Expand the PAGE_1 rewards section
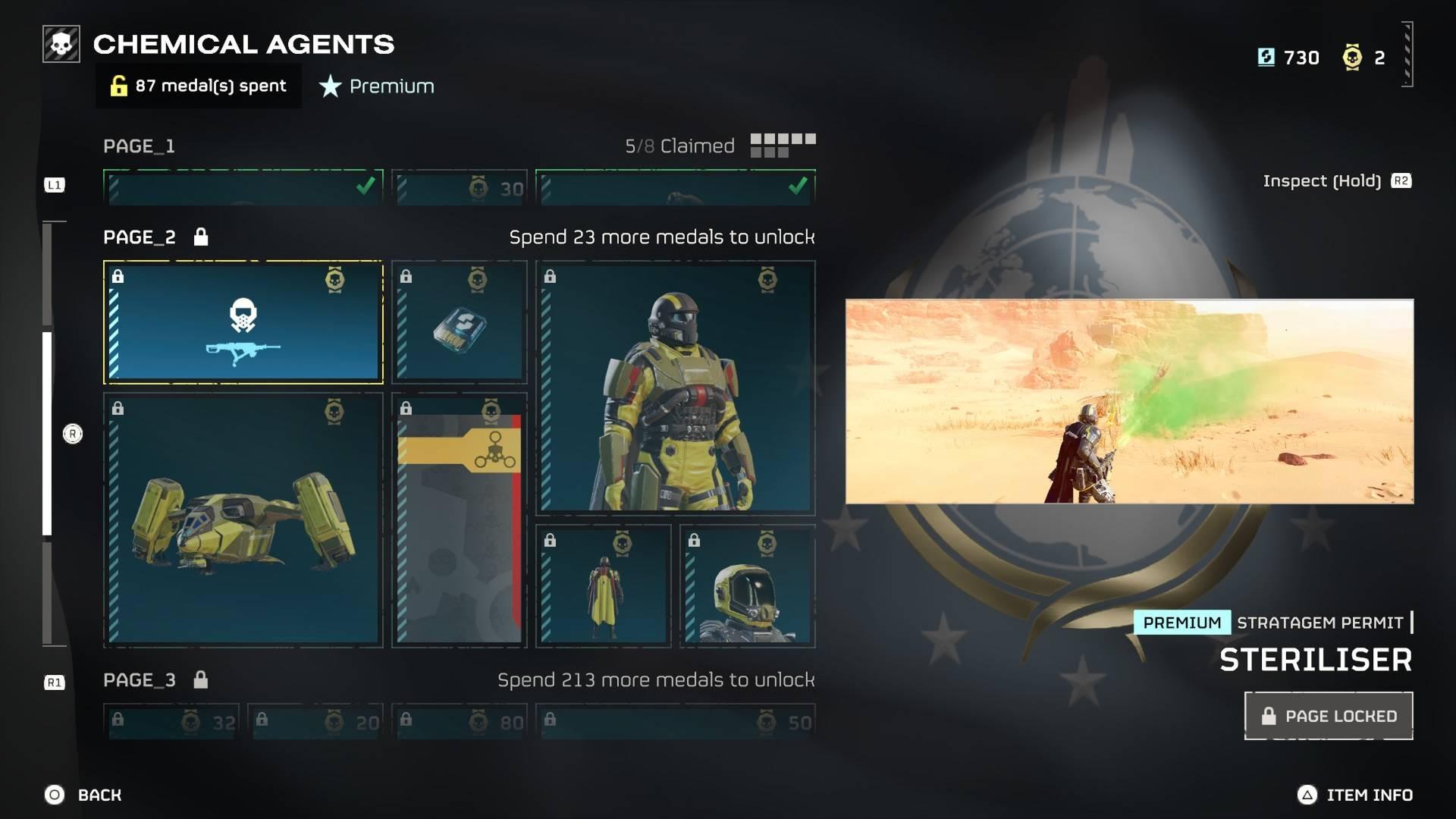 [139, 146]
